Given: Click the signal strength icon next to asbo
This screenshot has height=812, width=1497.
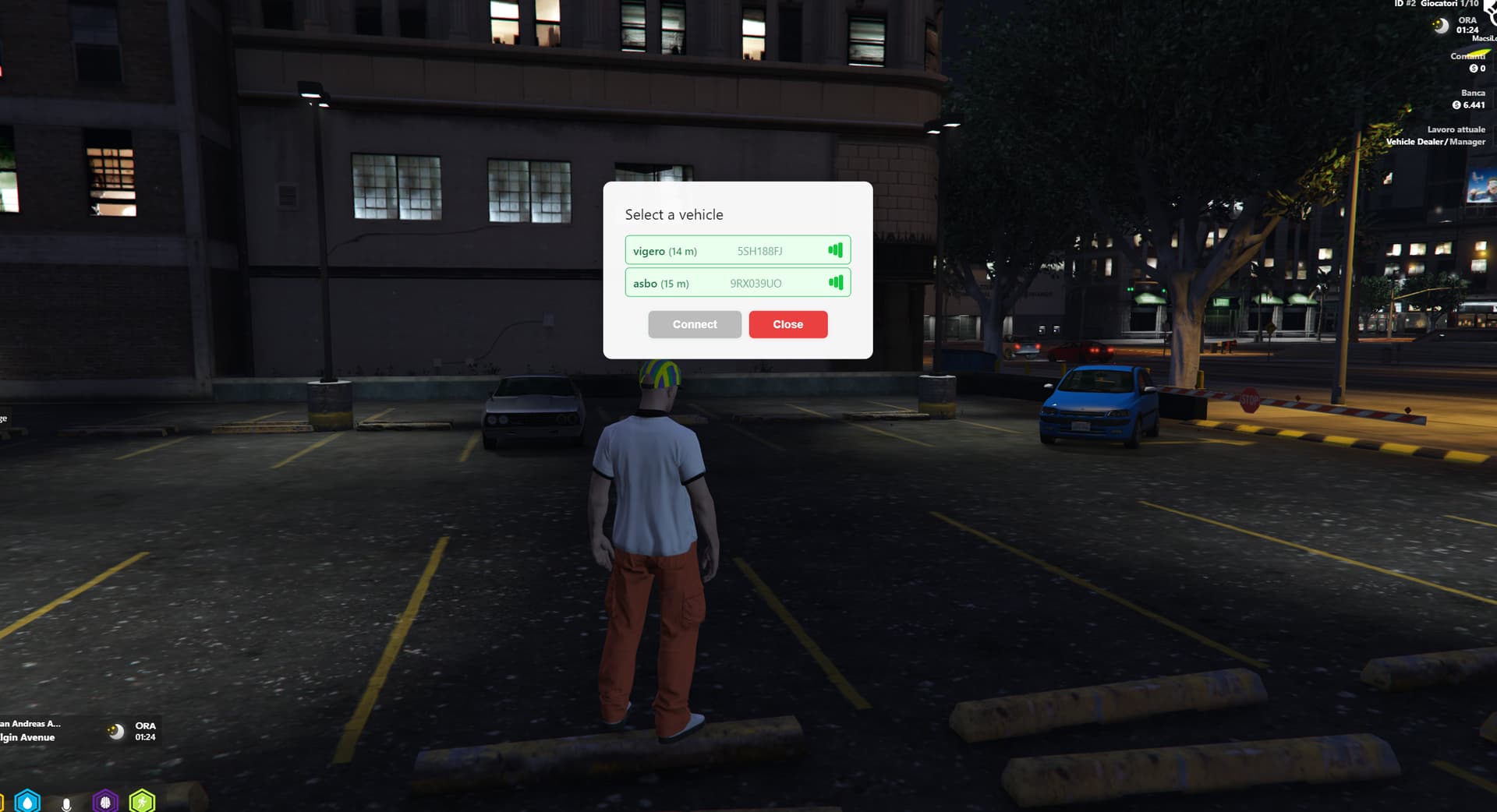Looking at the screenshot, I should click(x=836, y=283).
